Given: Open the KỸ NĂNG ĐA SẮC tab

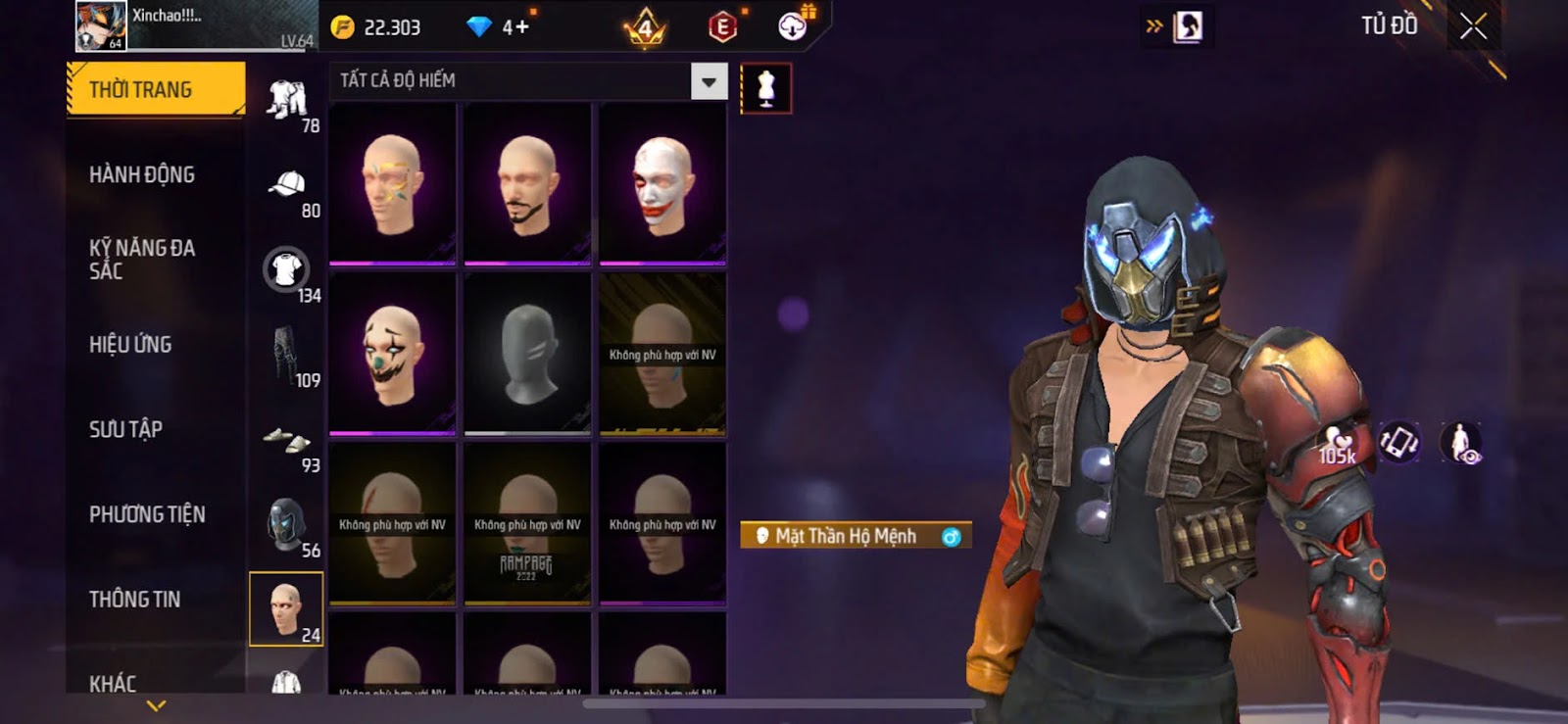Looking at the screenshot, I should click(142, 260).
